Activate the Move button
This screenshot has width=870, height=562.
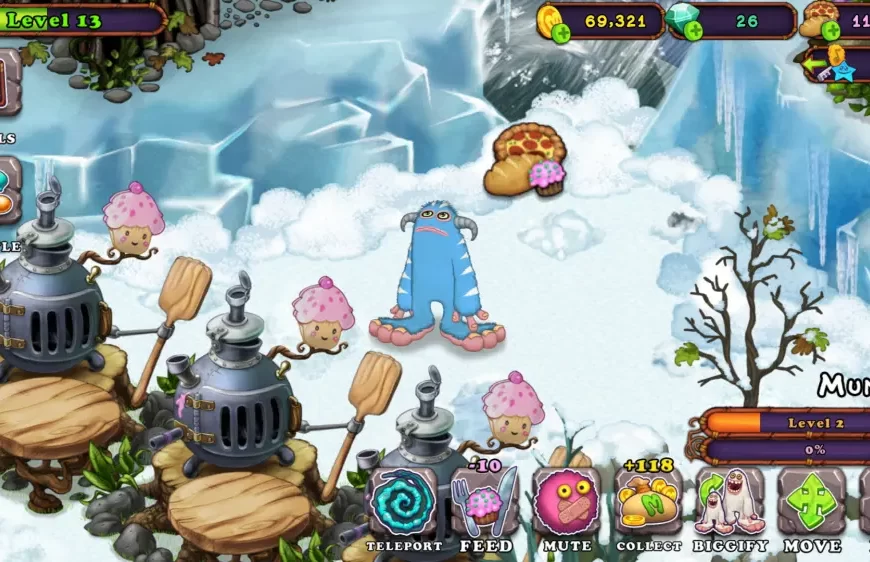[x=812, y=501]
